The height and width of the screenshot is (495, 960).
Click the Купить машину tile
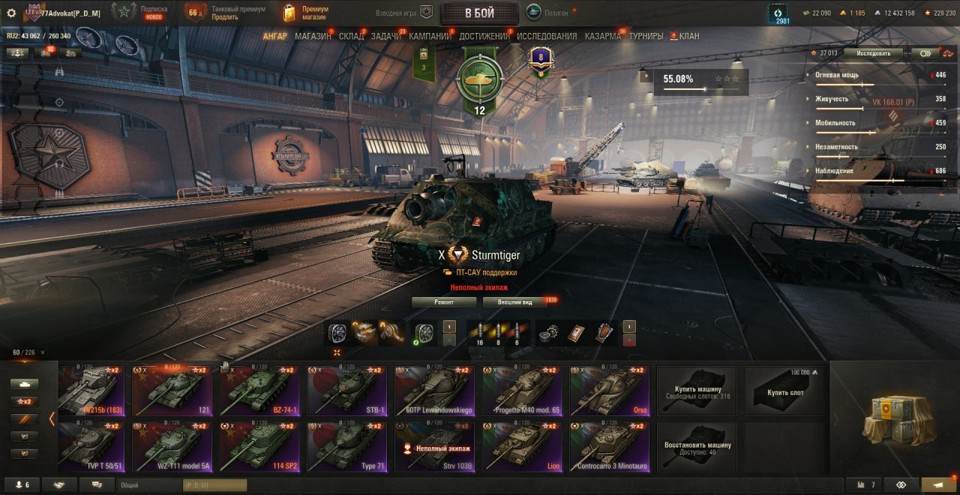pyautogui.click(x=695, y=389)
